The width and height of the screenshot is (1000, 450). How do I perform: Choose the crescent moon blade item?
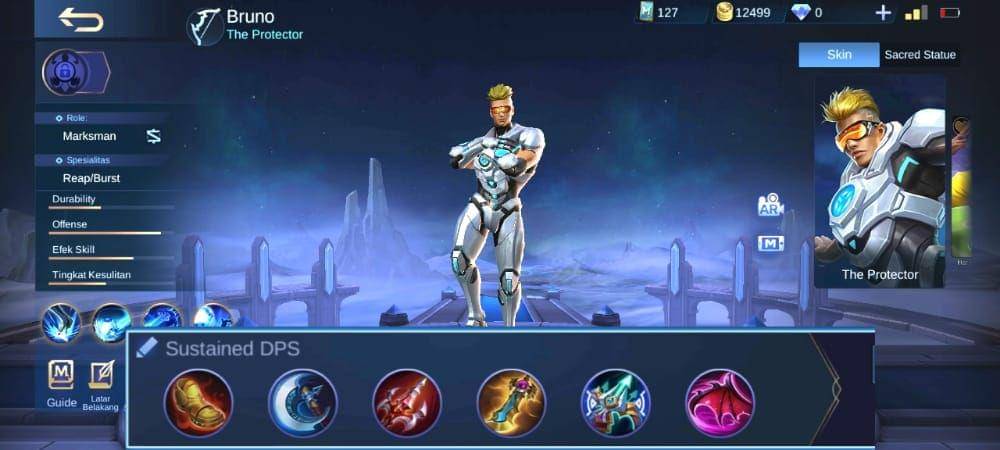tap(303, 403)
